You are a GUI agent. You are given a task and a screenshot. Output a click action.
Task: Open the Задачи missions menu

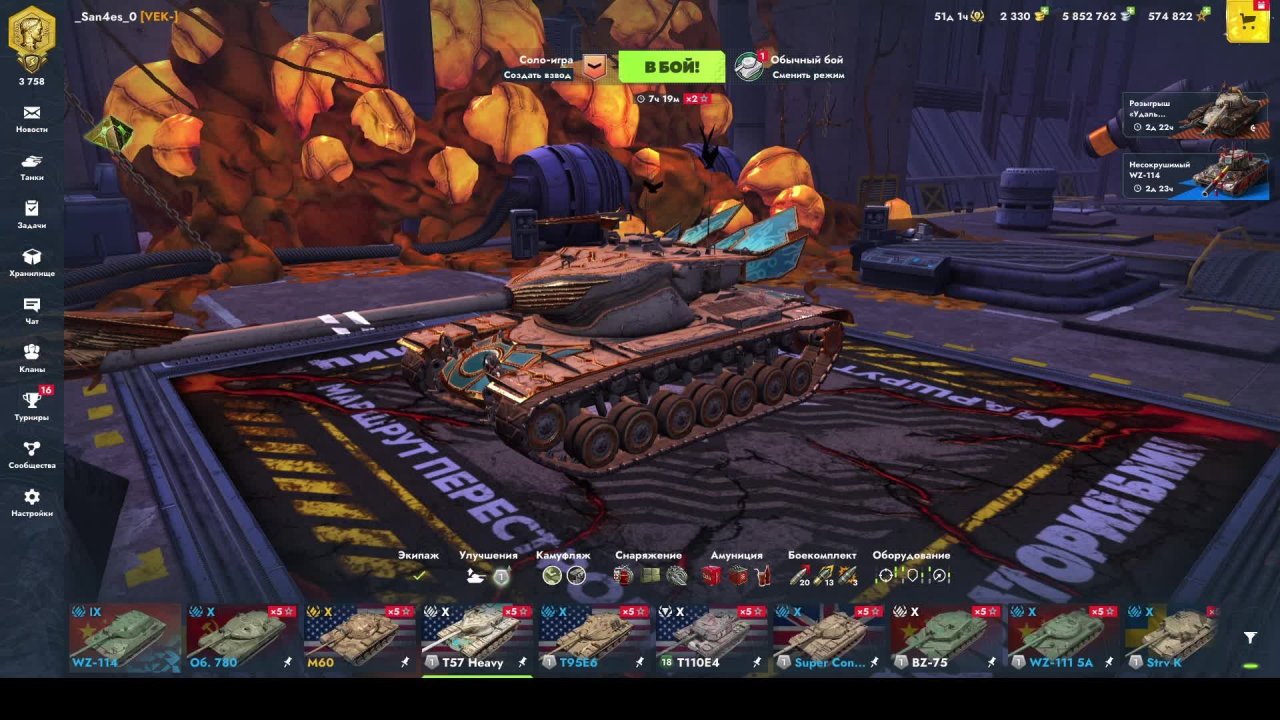pos(32,214)
